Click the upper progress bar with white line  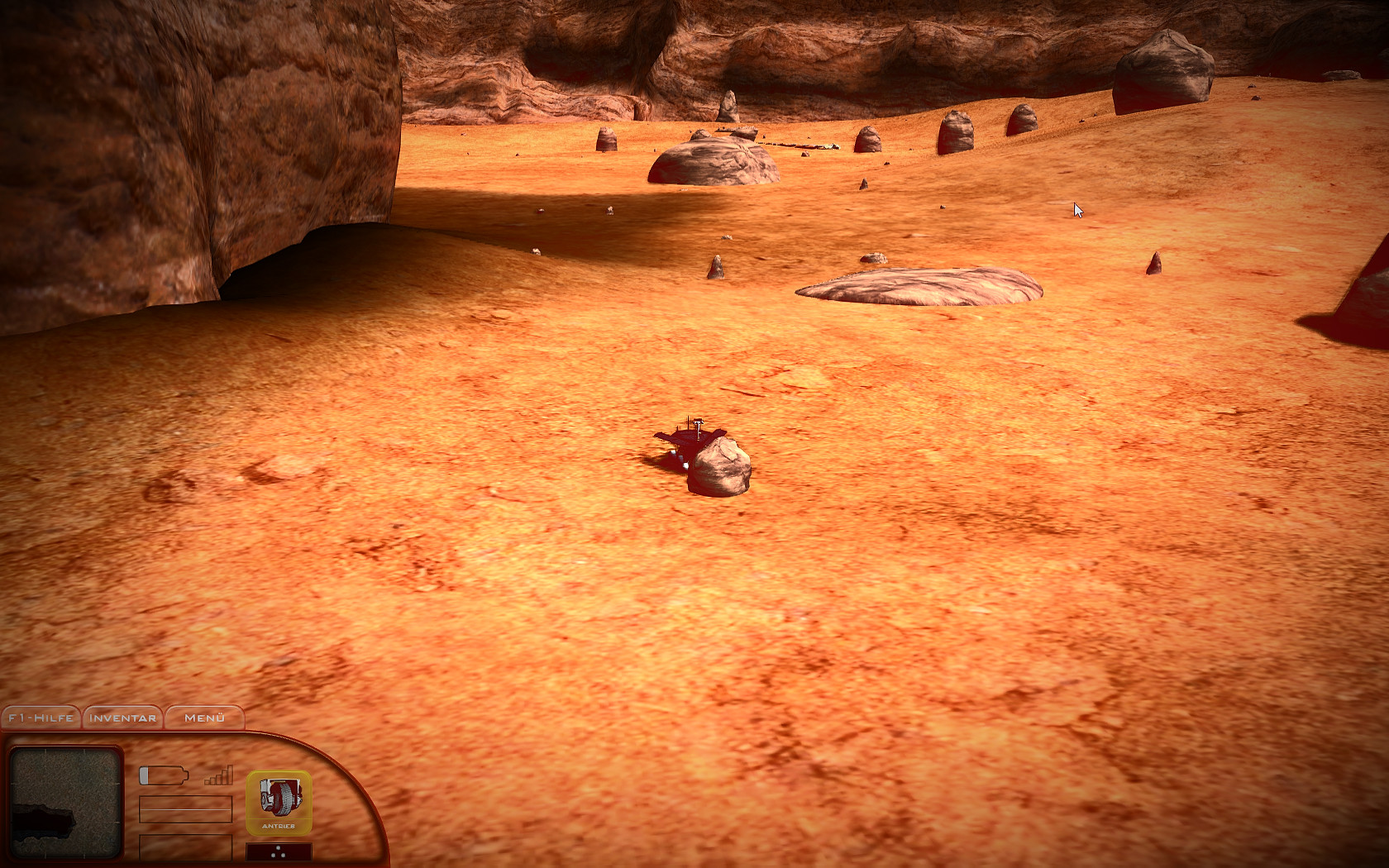click(x=186, y=808)
